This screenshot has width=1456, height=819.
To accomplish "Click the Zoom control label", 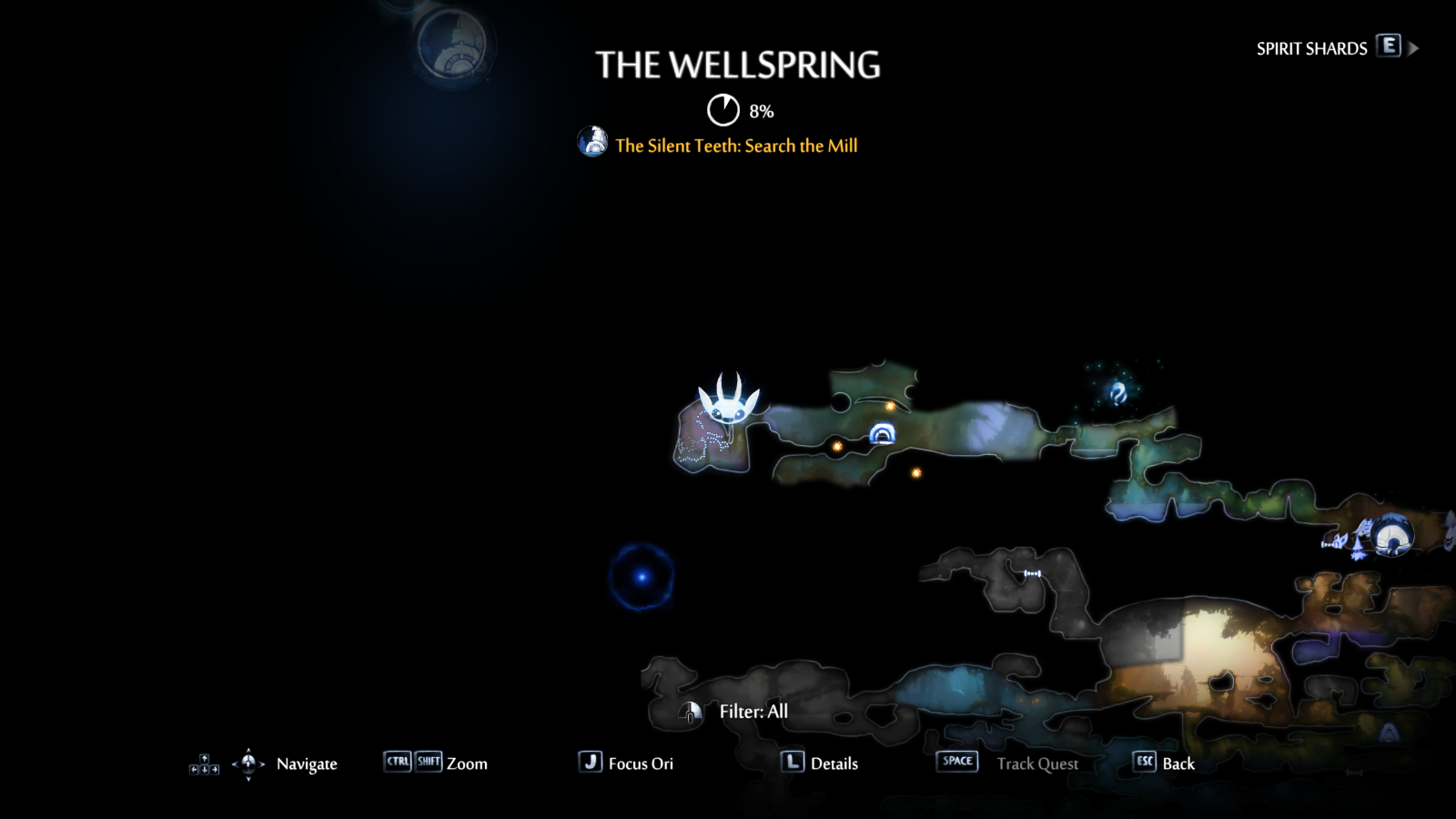I will coord(466,763).
